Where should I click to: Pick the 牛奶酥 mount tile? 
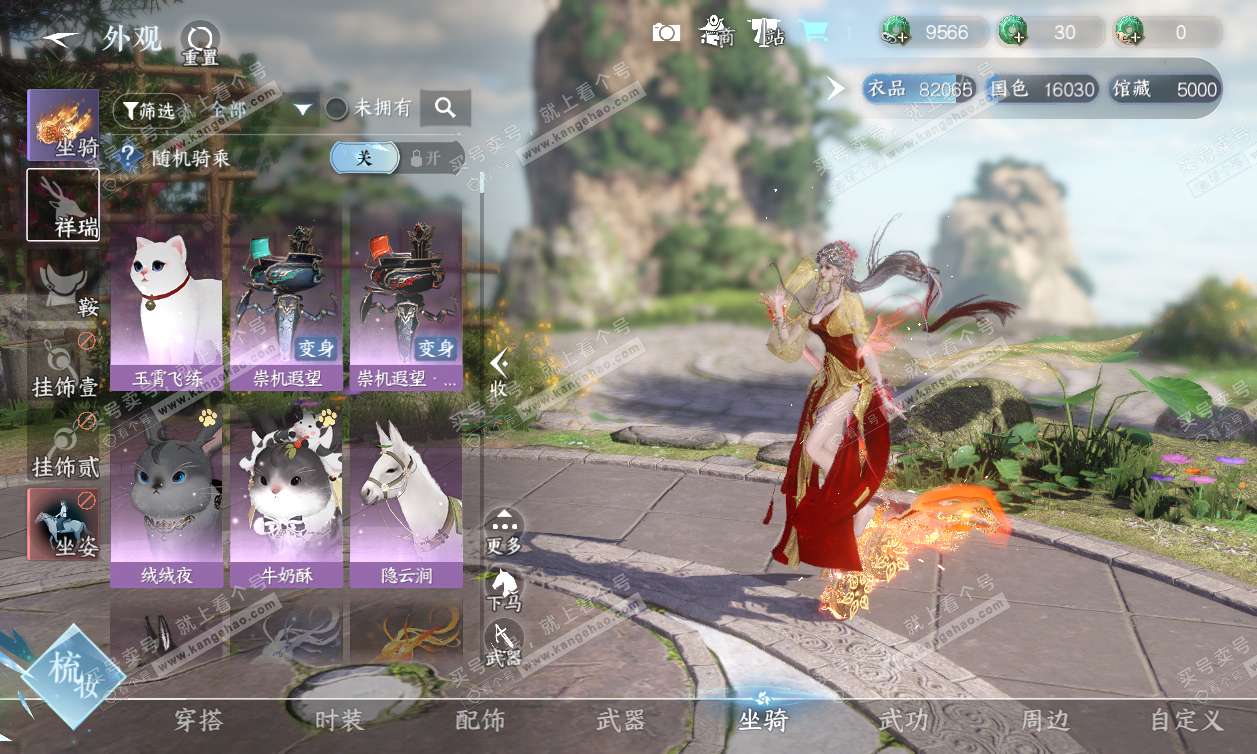286,495
